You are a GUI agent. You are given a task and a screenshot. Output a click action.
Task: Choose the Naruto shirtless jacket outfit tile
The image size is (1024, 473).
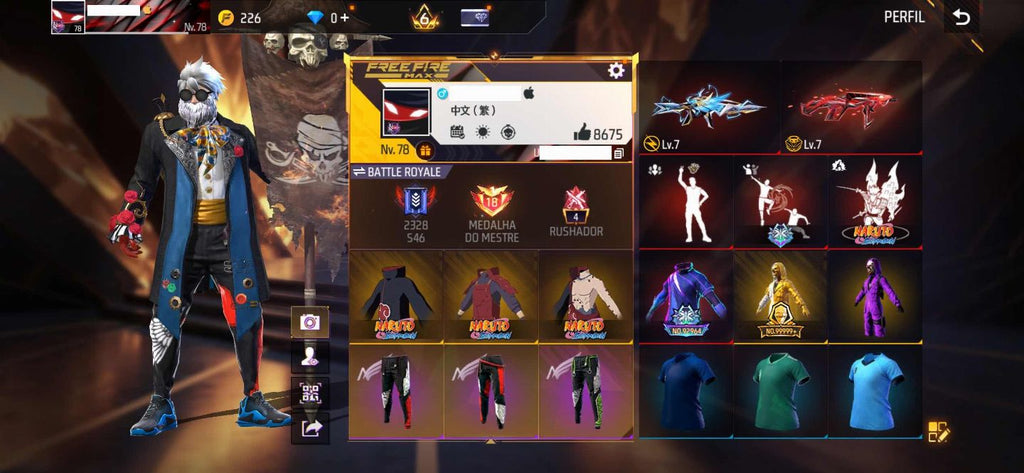(586, 296)
